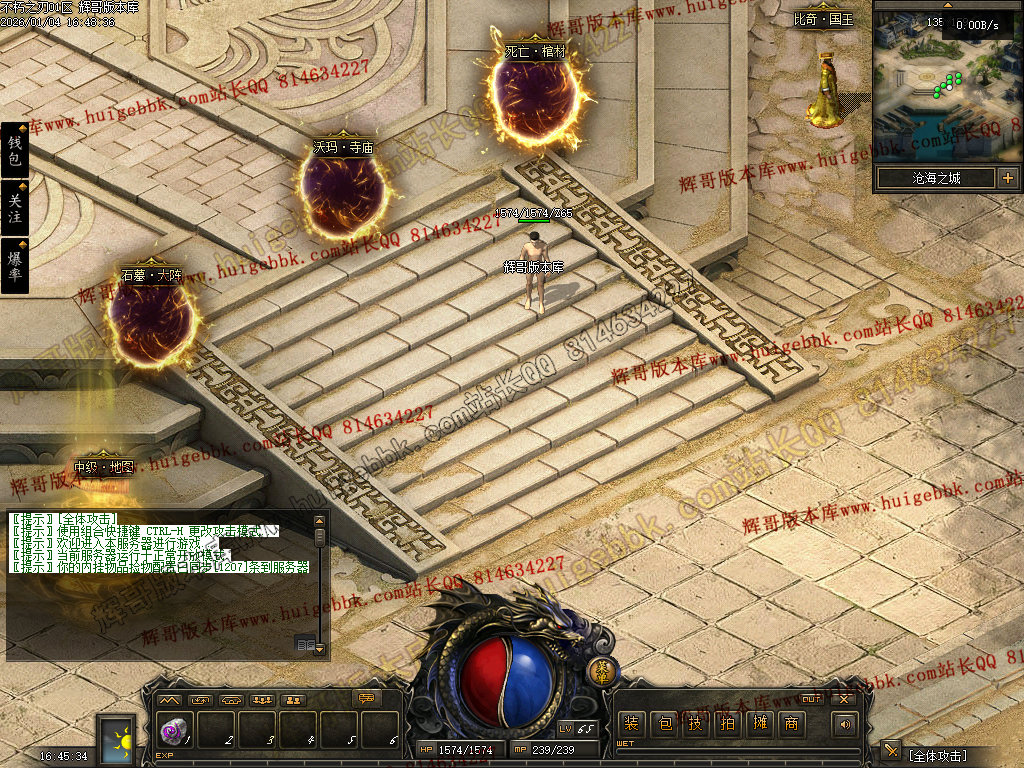The image size is (1024, 768).
Task: Open the 关注 side tab
Action: 15,209
